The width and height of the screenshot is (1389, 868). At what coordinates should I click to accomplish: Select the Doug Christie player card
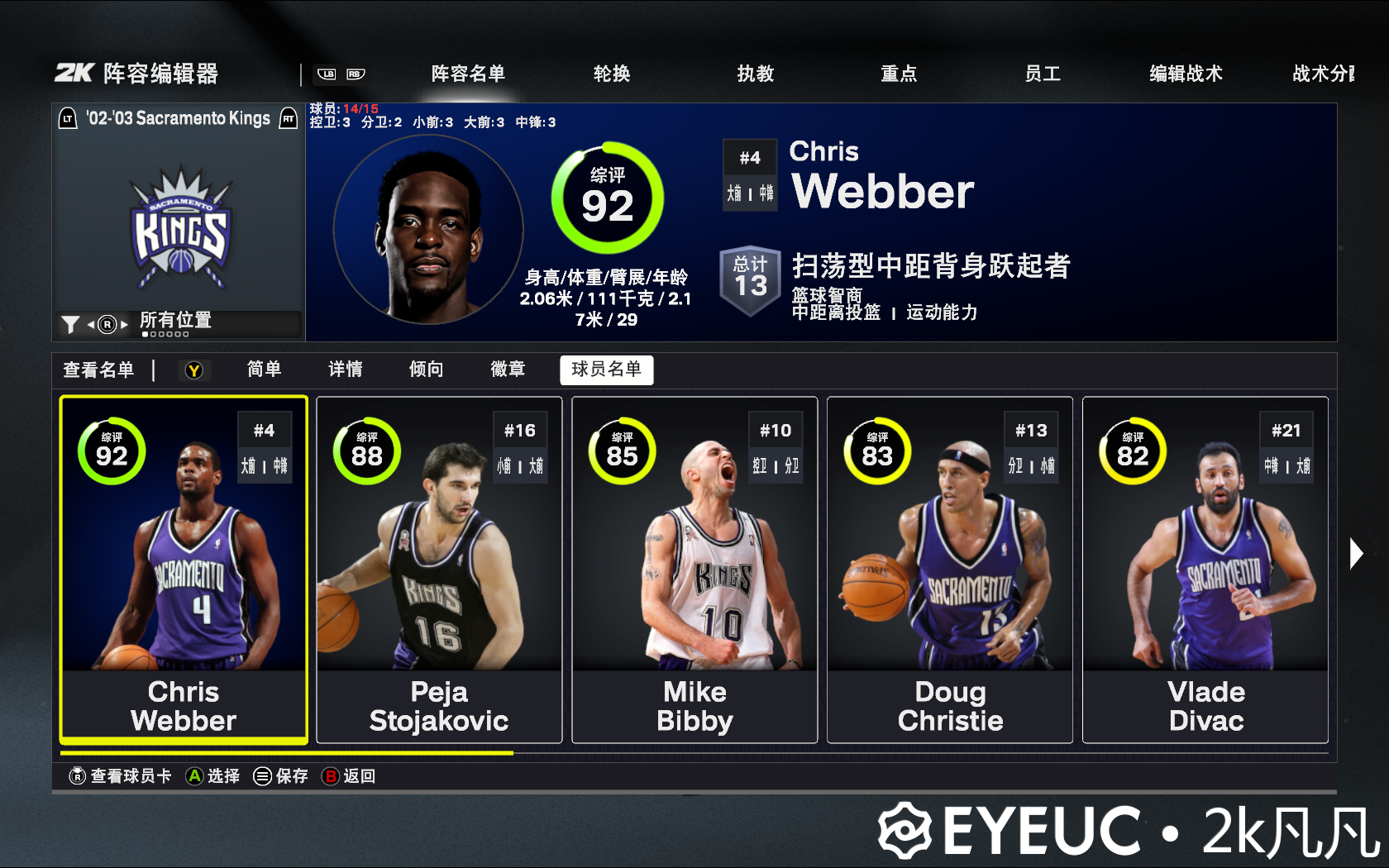(950, 570)
